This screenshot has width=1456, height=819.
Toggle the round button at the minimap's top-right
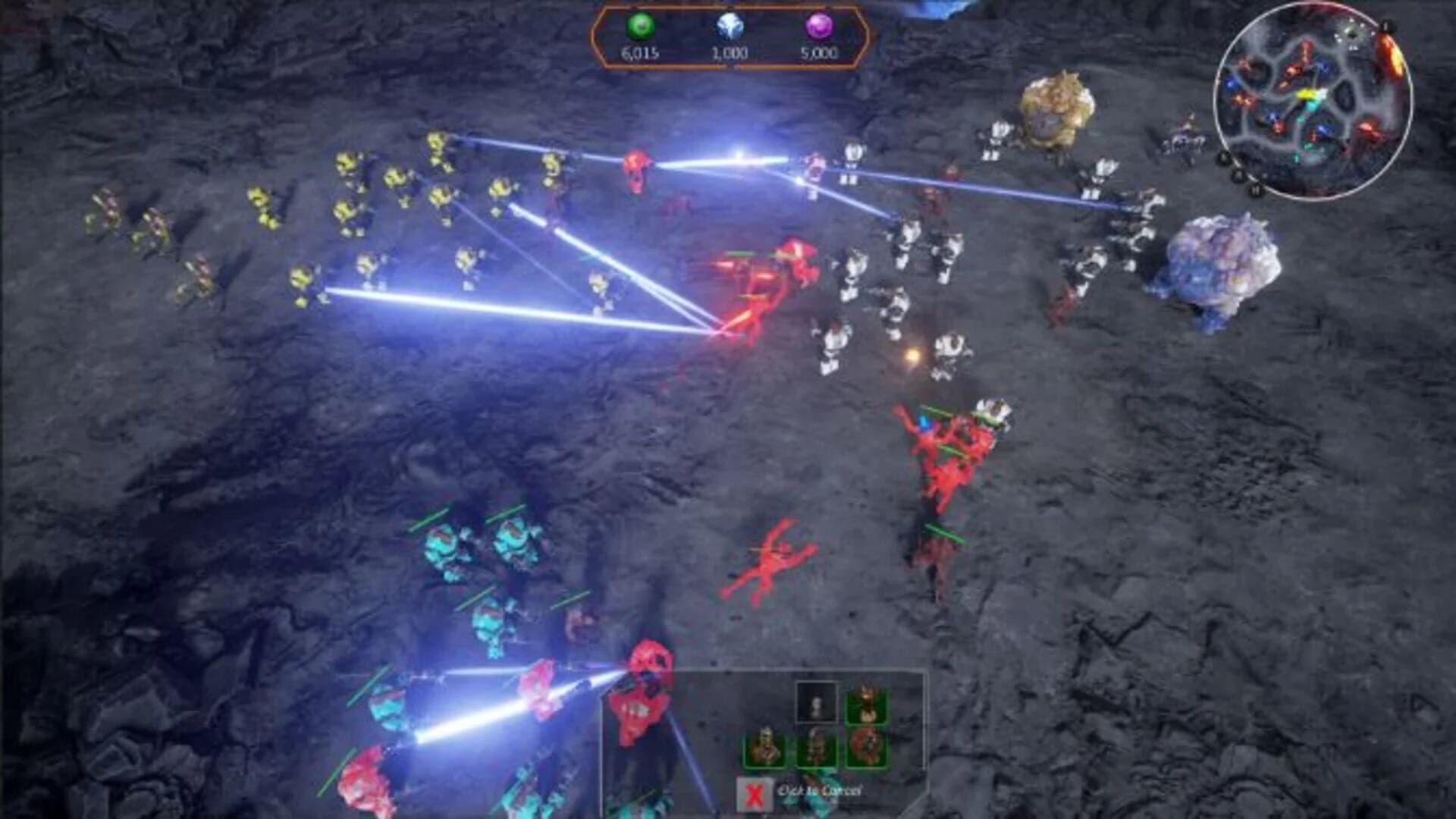(1386, 25)
